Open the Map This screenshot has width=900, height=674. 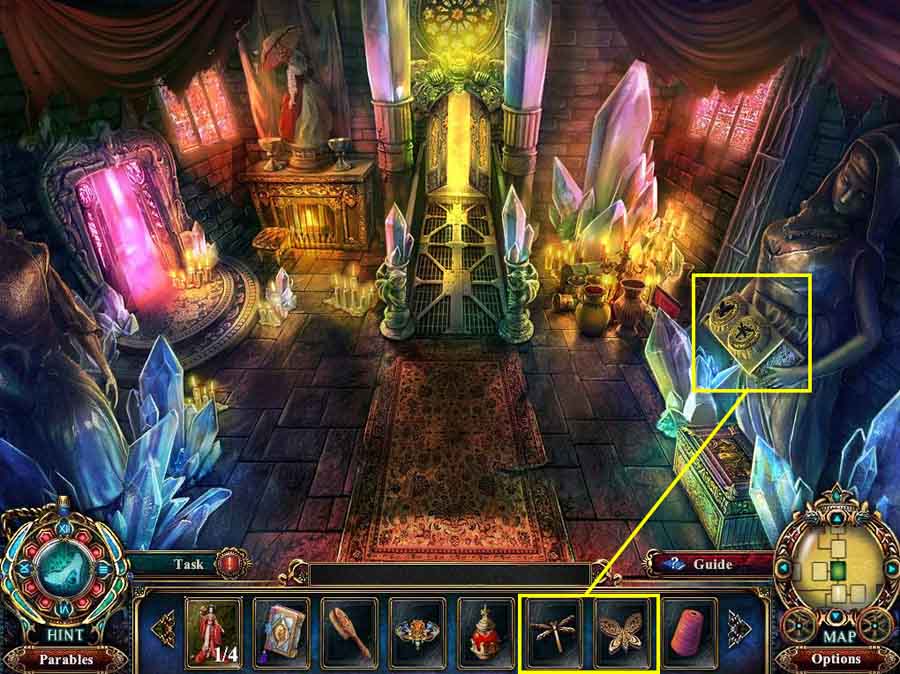tap(836, 635)
